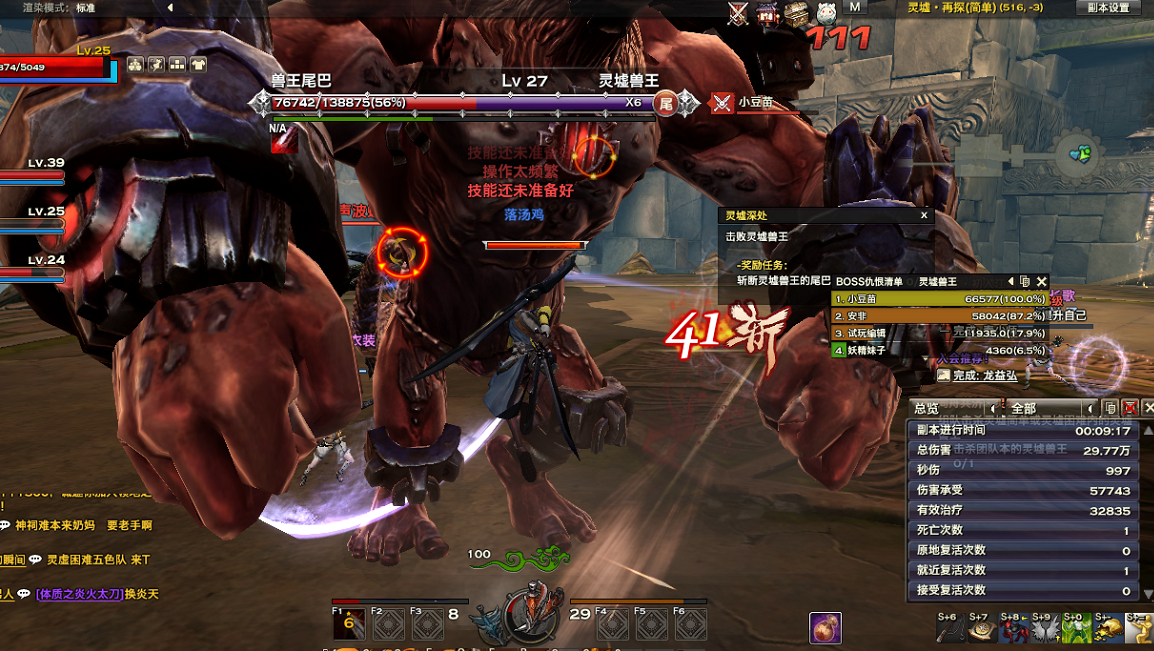Click the crossed swords top icon
1154x651 pixels.
tap(738, 13)
